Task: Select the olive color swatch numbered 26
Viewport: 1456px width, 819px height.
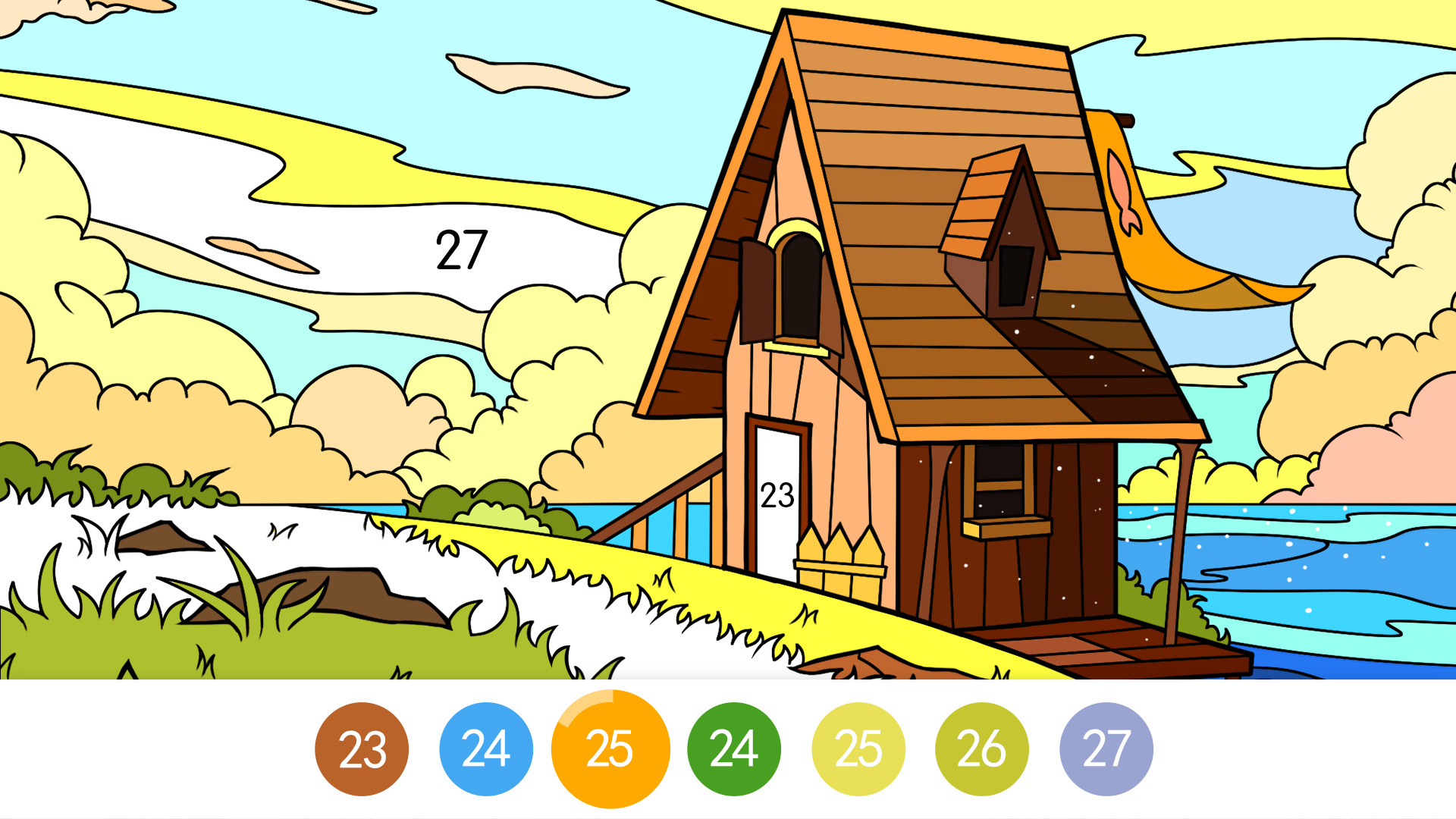Action: (983, 748)
